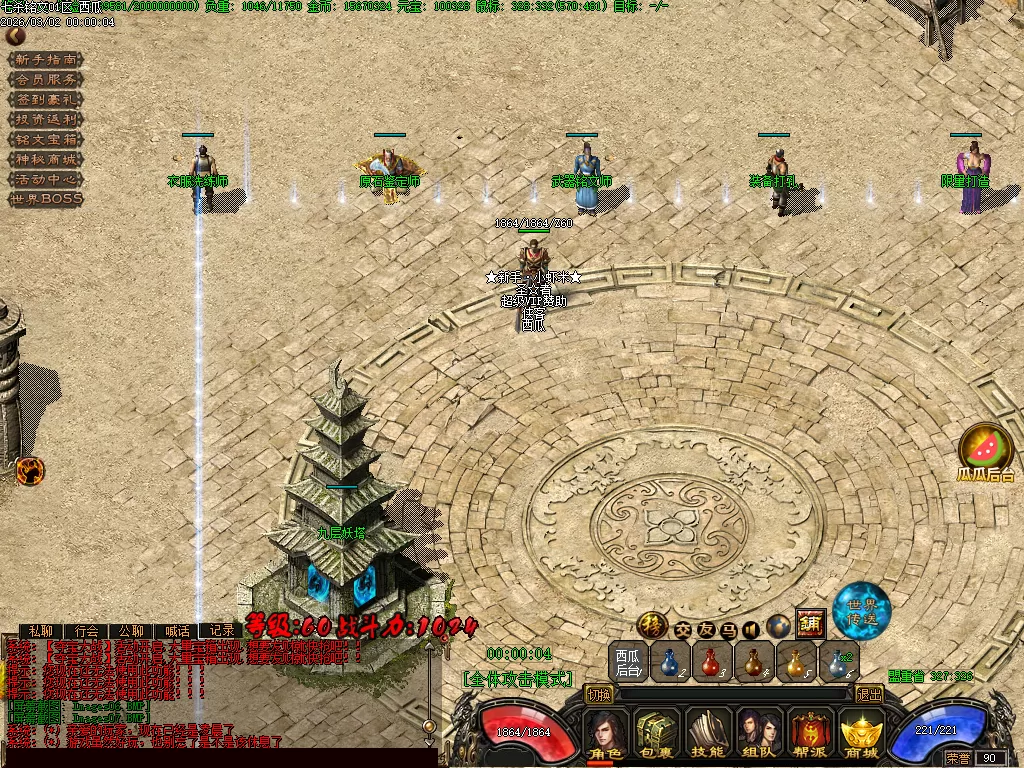Open the 技能 skills book
Image resolution: width=1024 pixels, height=768 pixels.
[x=708, y=733]
